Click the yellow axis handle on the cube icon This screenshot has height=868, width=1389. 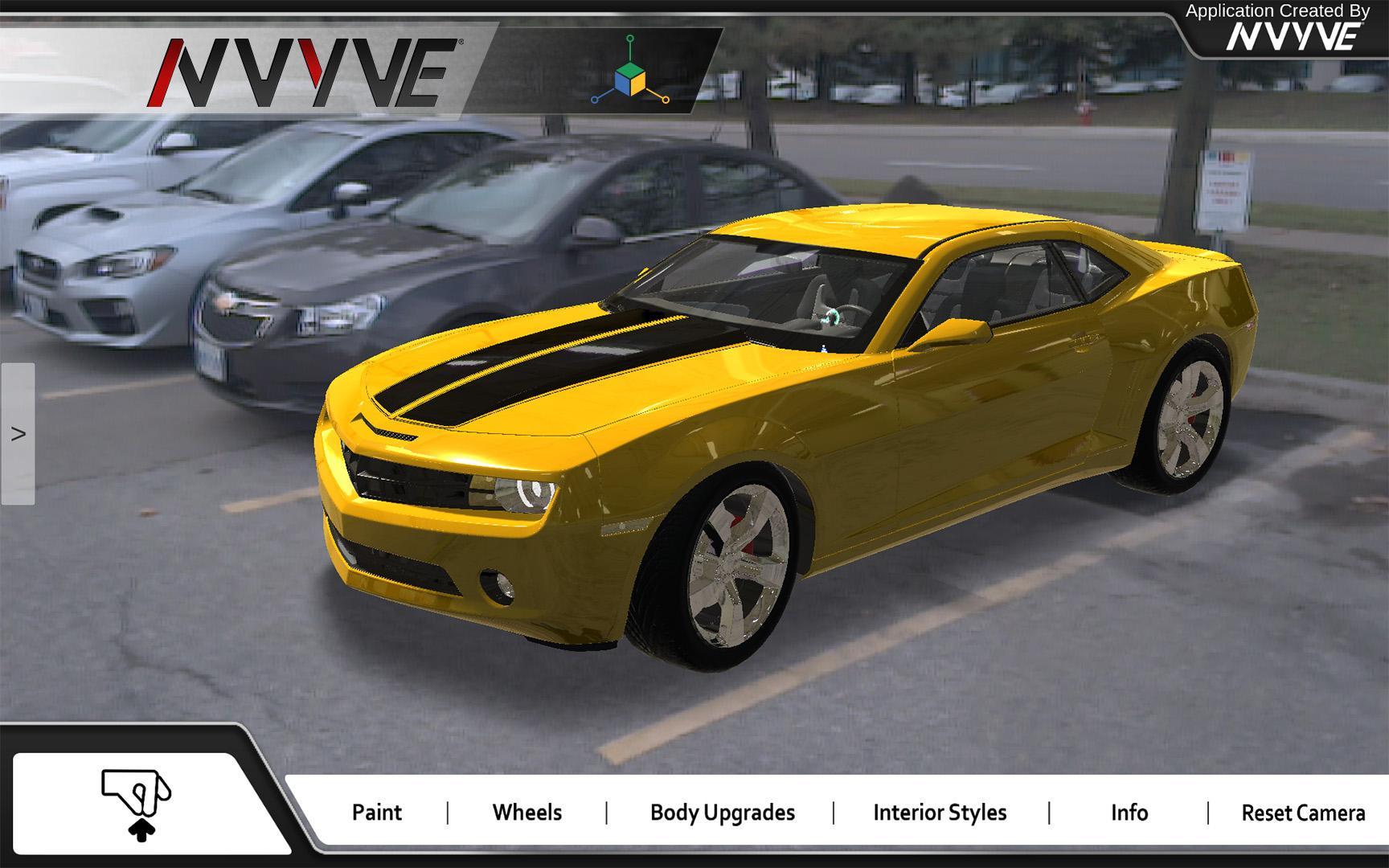[666, 100]
